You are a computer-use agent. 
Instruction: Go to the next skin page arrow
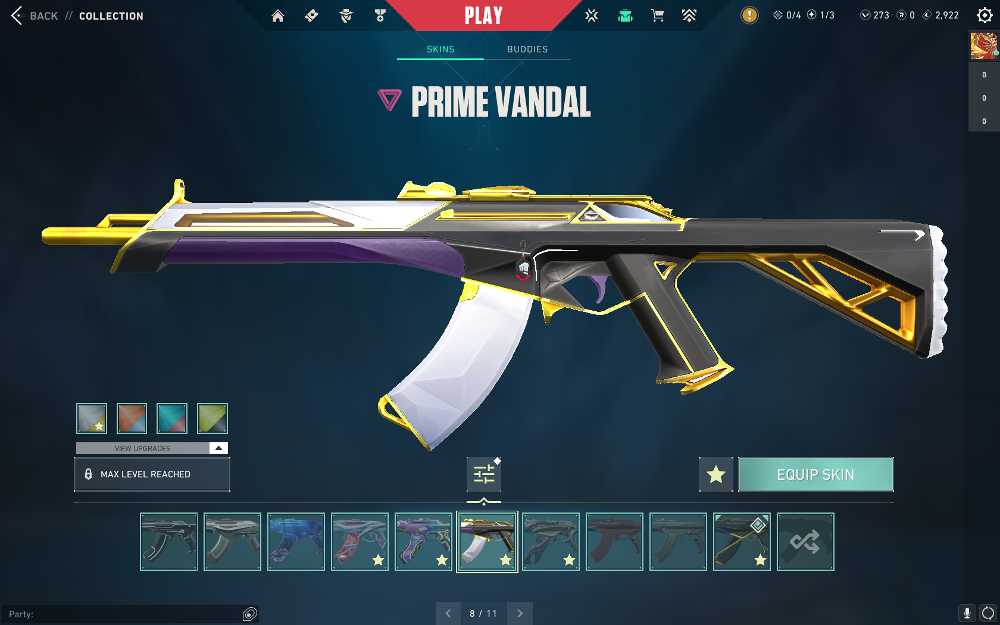click(x=520, y=613)
